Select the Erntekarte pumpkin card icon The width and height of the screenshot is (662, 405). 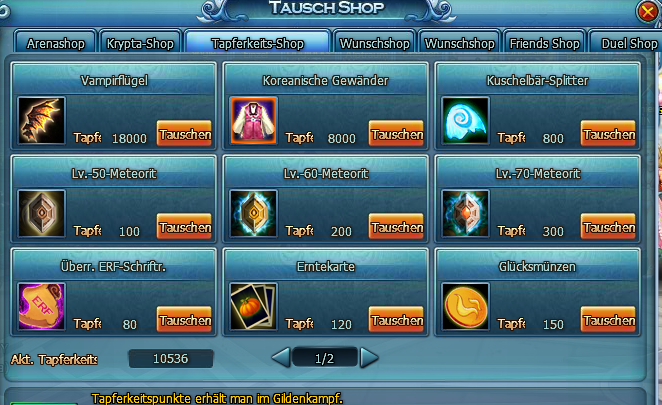pyautogui.click(x=254, y=307)
